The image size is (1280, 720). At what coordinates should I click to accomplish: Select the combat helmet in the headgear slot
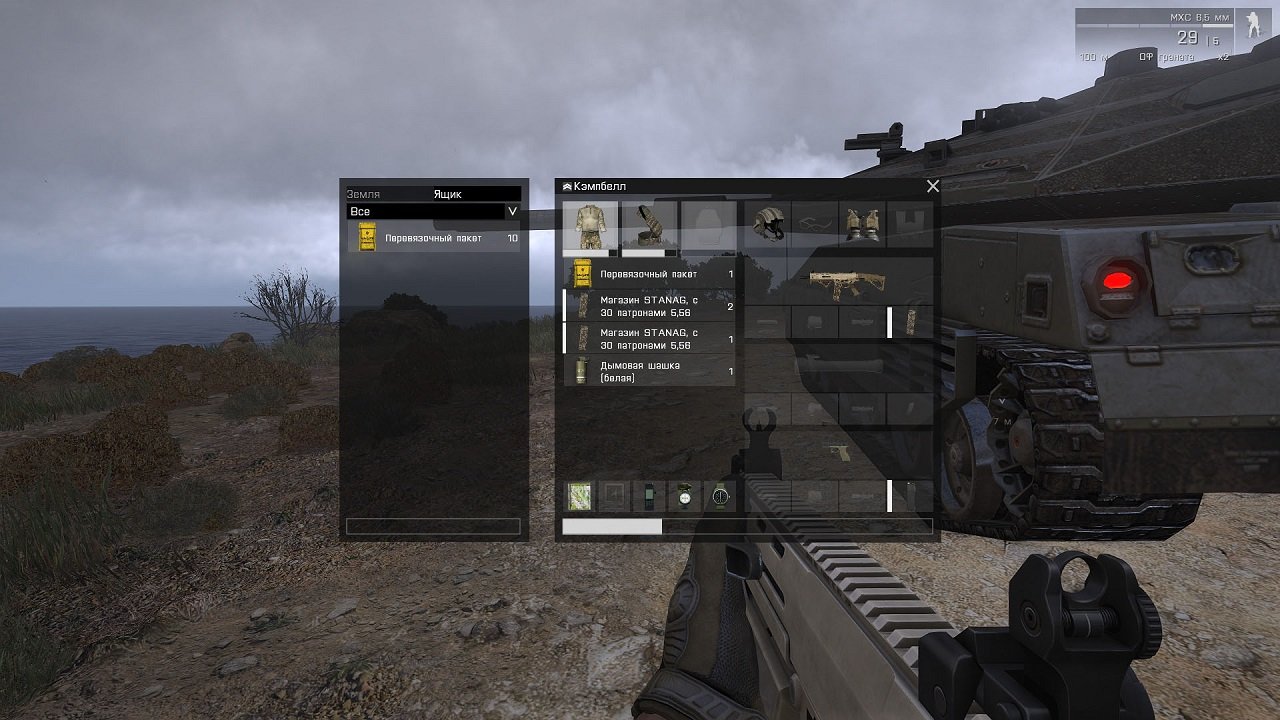click(x=771, y=222)
